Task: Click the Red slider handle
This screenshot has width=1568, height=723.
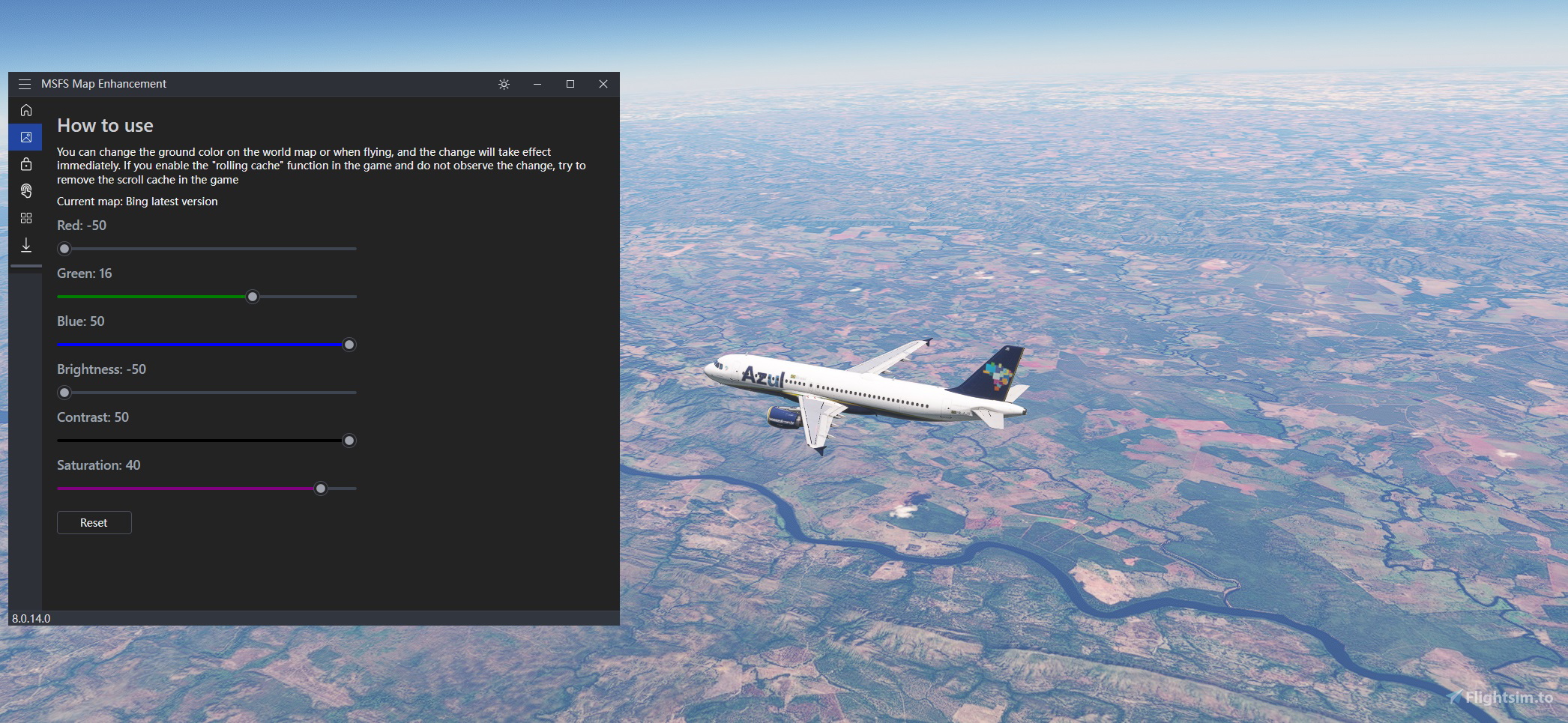Action: (64, 248)
